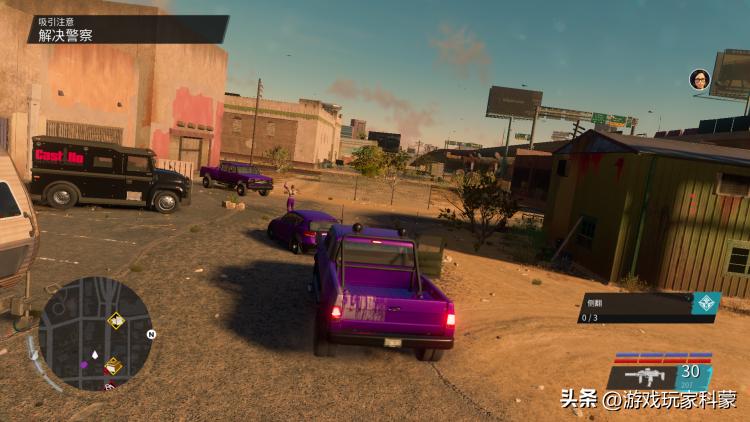Select the equipped submachine gun icon

tap(645, 376)
